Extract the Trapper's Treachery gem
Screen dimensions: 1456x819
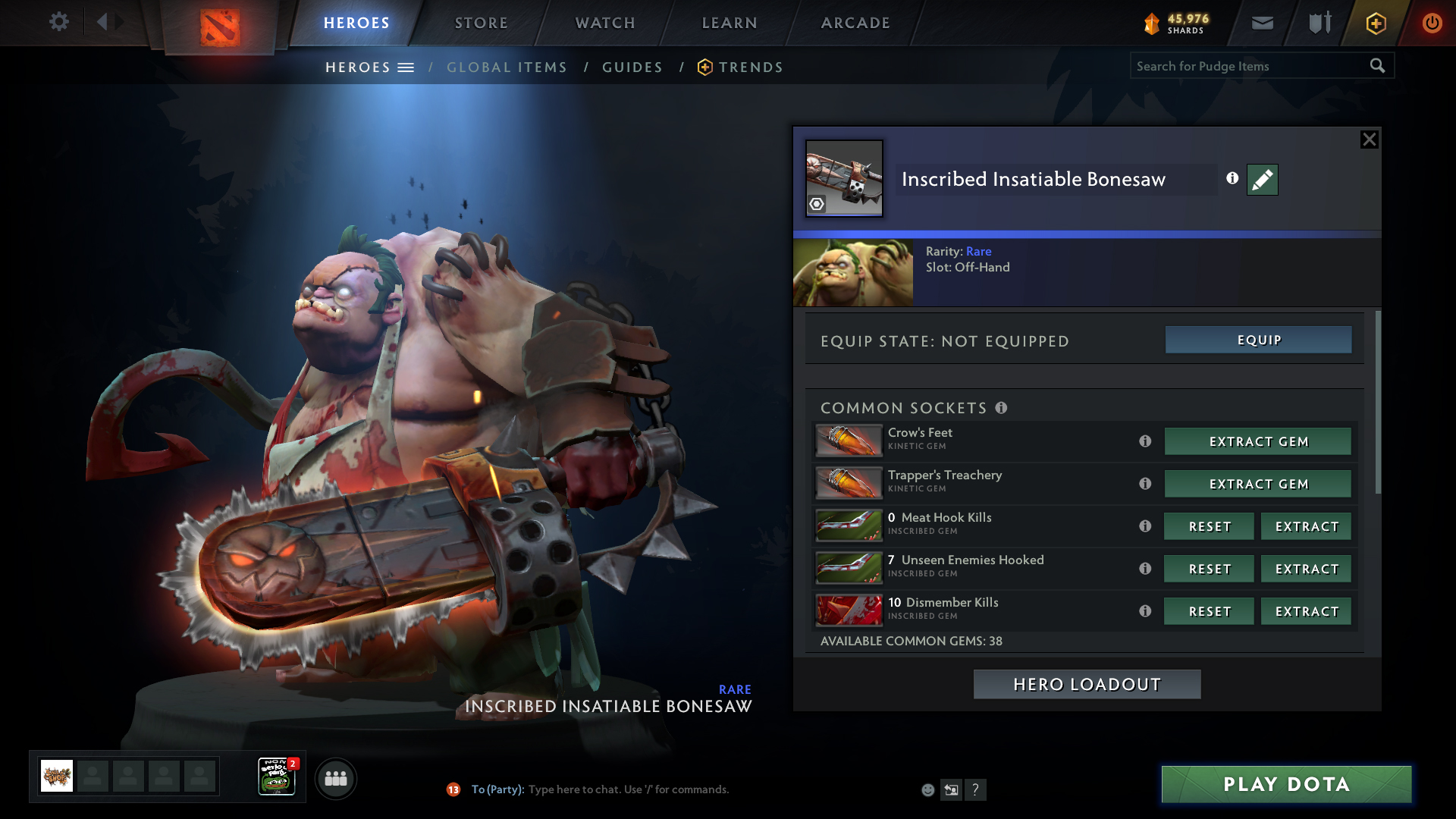point(1258,484)
